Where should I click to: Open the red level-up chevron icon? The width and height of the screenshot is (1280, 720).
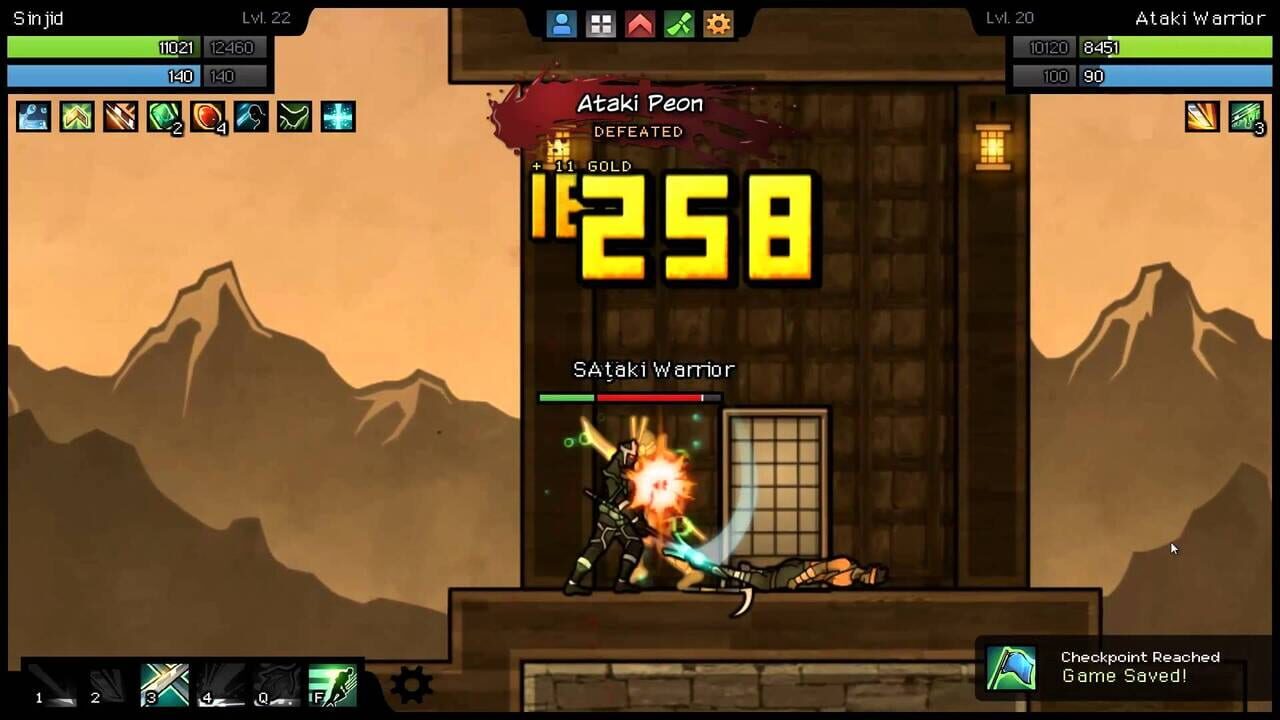point(640,23)
